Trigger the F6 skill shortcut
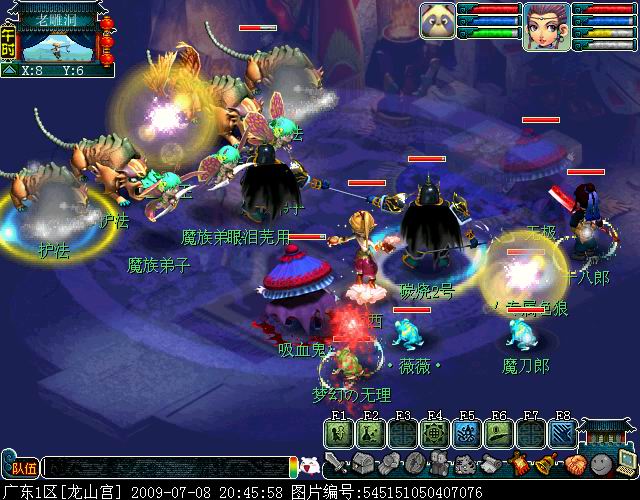The width and height of the screenshot is (640, 500). pos(499,432)
